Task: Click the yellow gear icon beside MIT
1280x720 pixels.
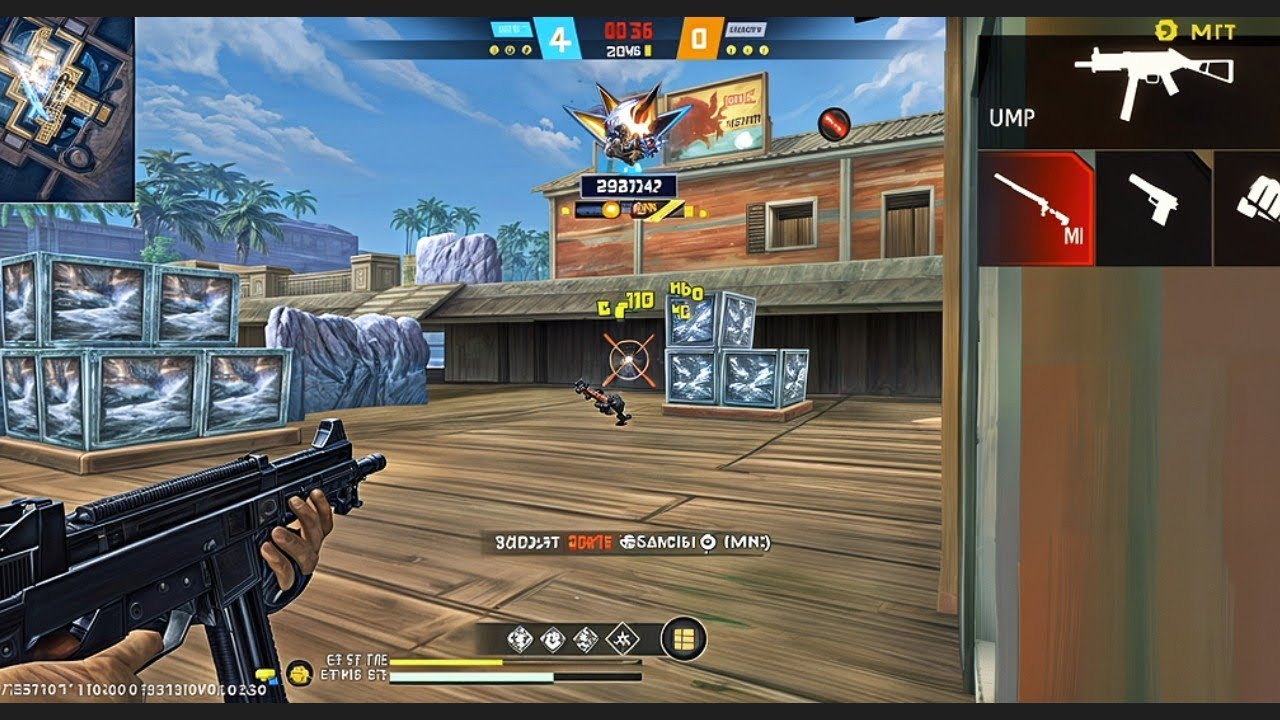Action: pos(1164,30)
